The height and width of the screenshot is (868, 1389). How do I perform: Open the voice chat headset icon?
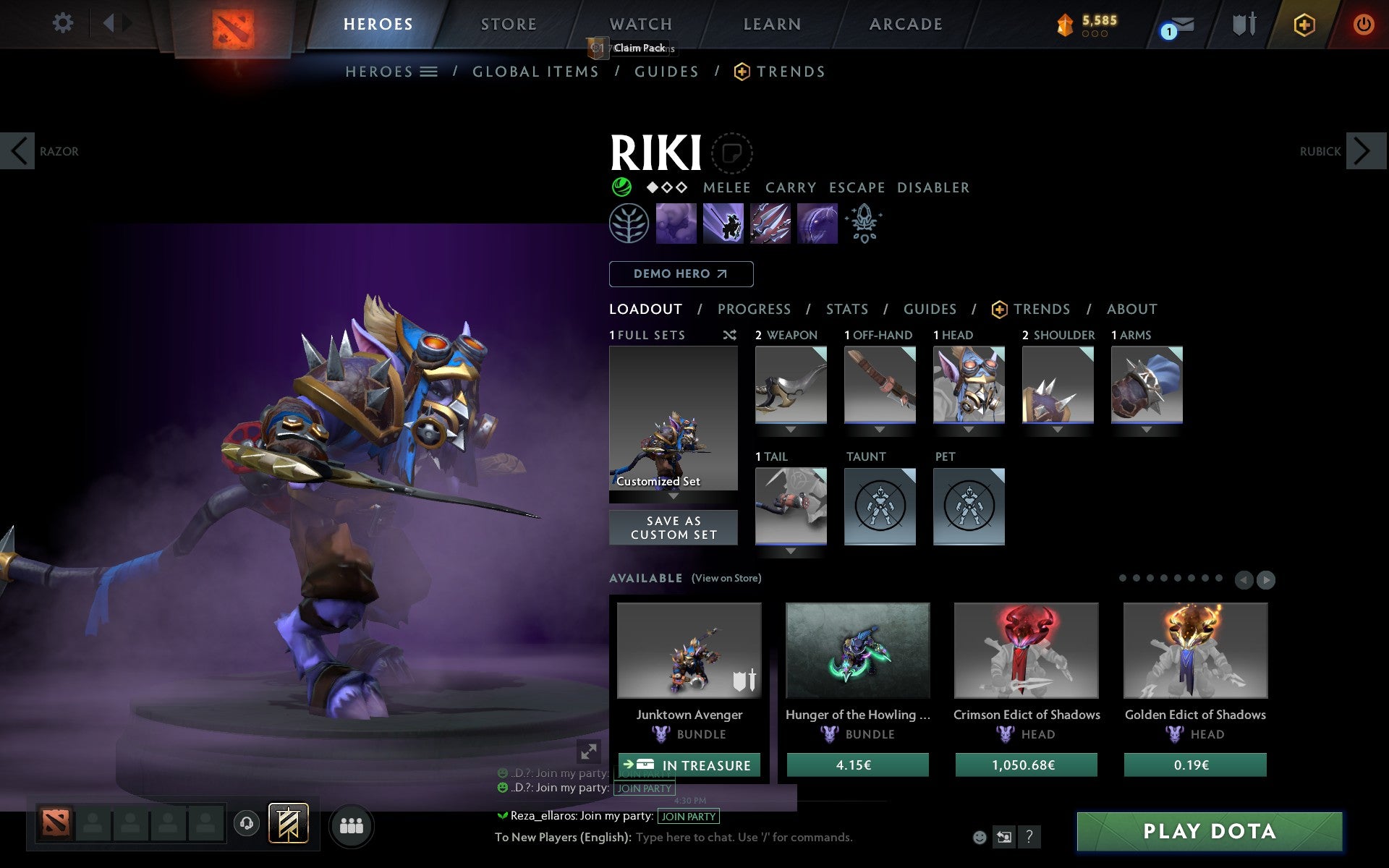click(246, 823)
